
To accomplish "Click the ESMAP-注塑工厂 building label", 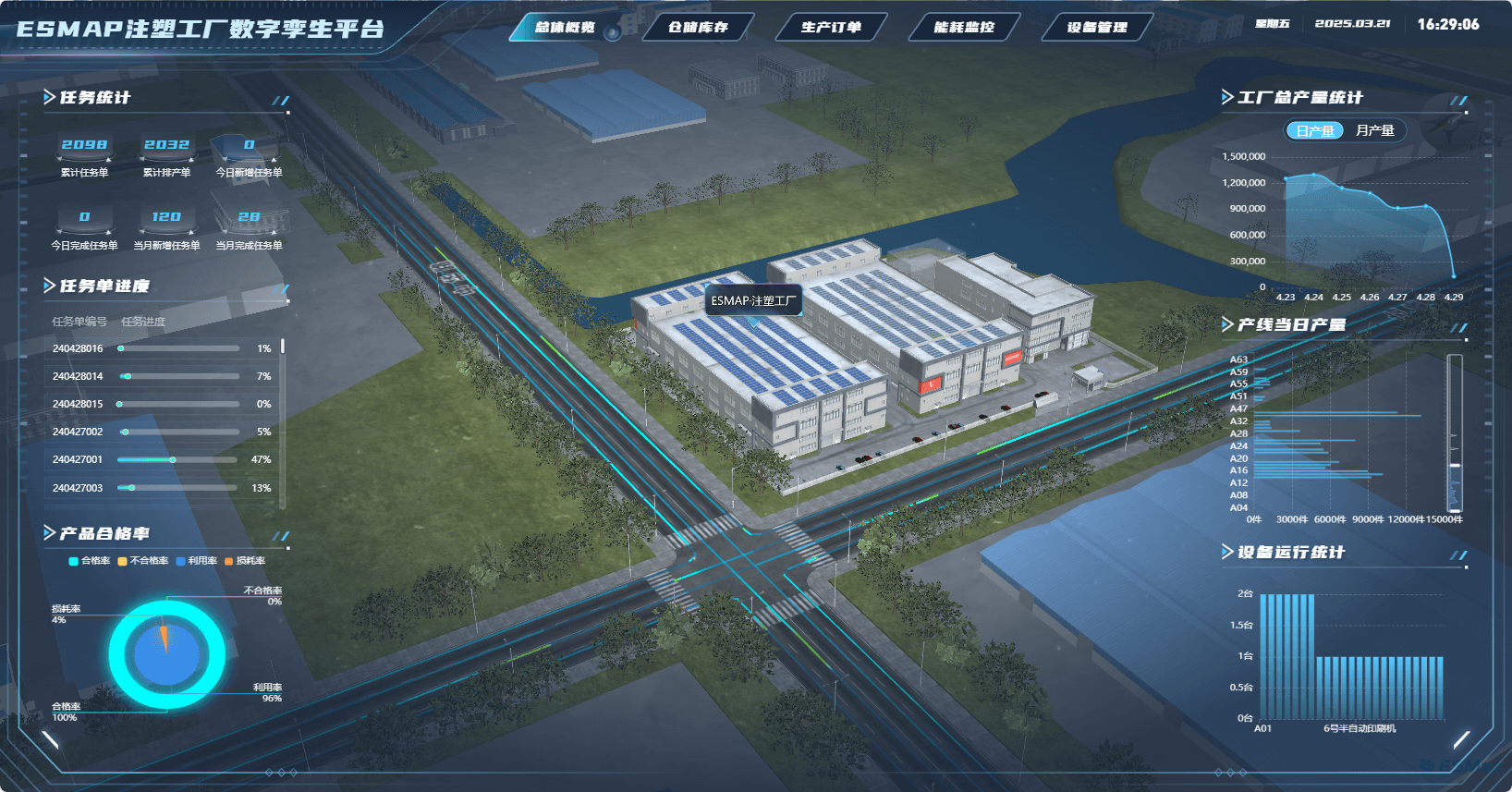I will pos(752,301).
